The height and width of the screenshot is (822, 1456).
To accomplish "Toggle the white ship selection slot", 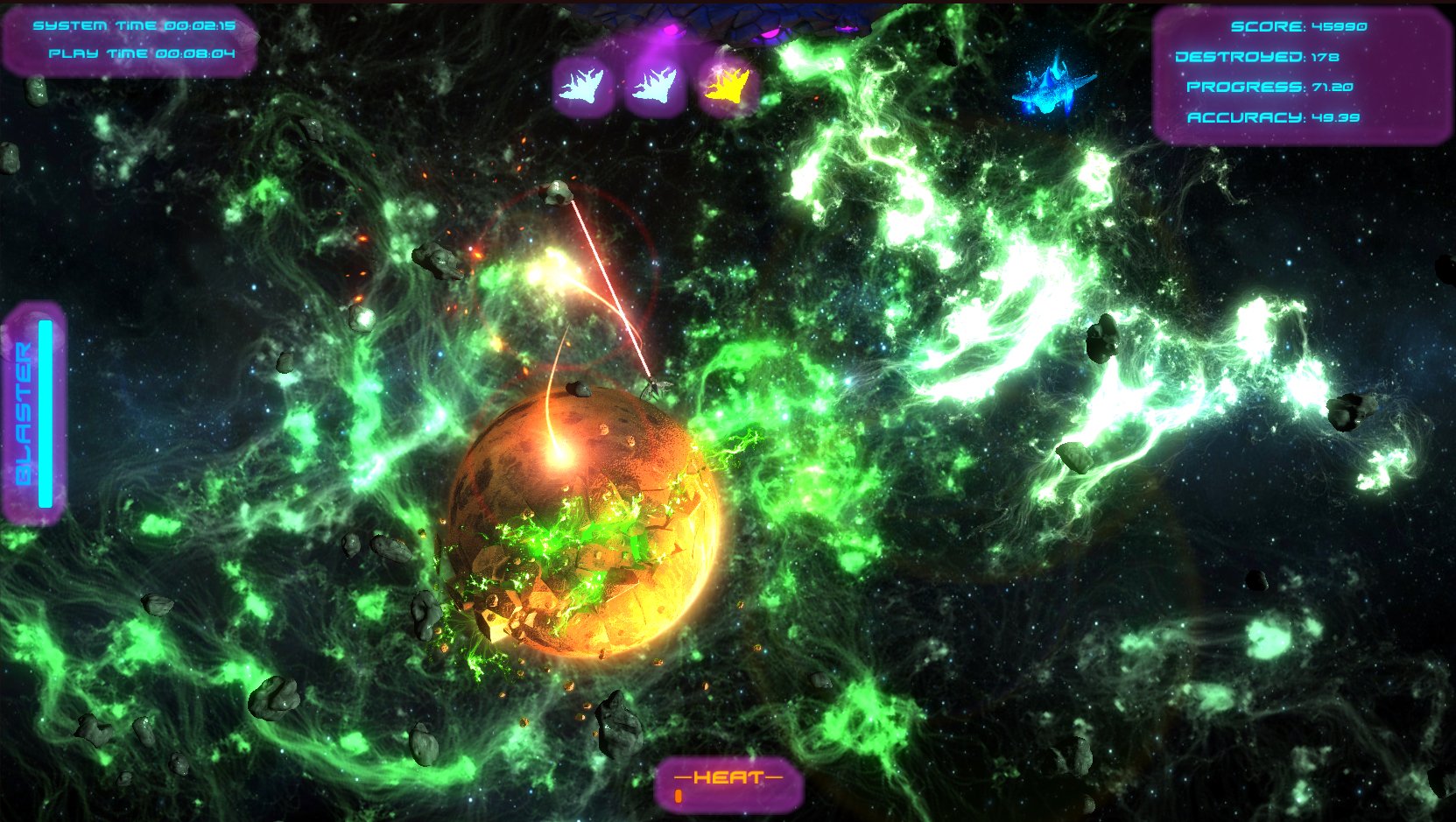I will (x=582, y=85).
